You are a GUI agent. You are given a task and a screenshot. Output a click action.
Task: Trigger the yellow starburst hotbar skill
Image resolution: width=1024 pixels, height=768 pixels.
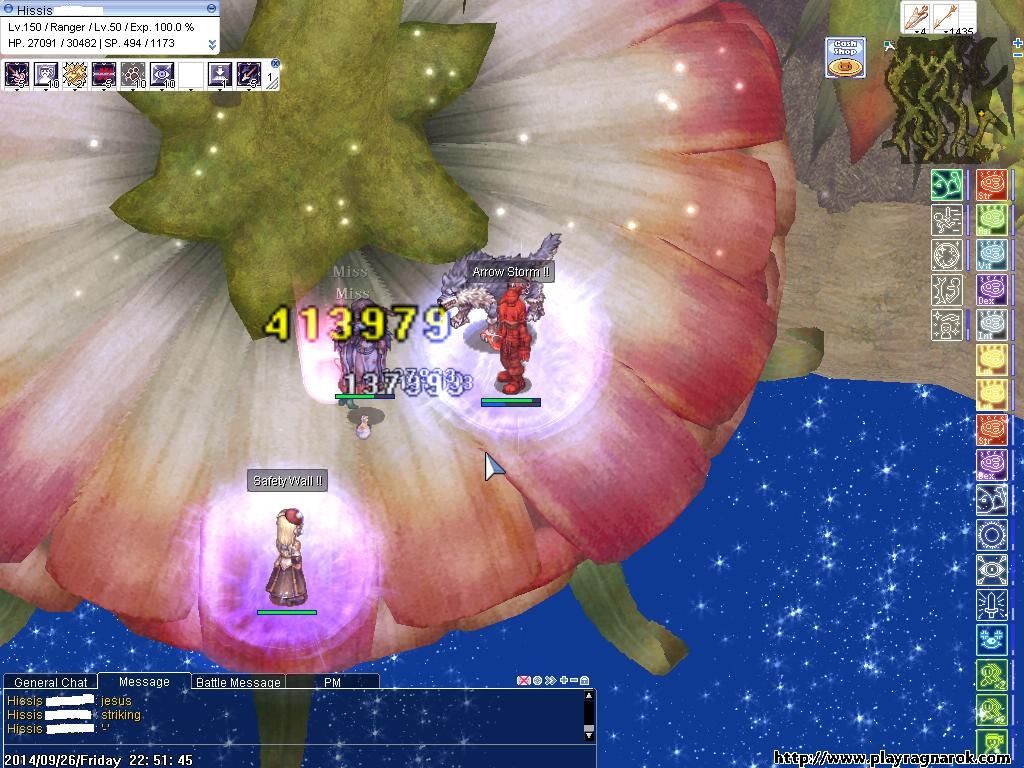[75, 74]
